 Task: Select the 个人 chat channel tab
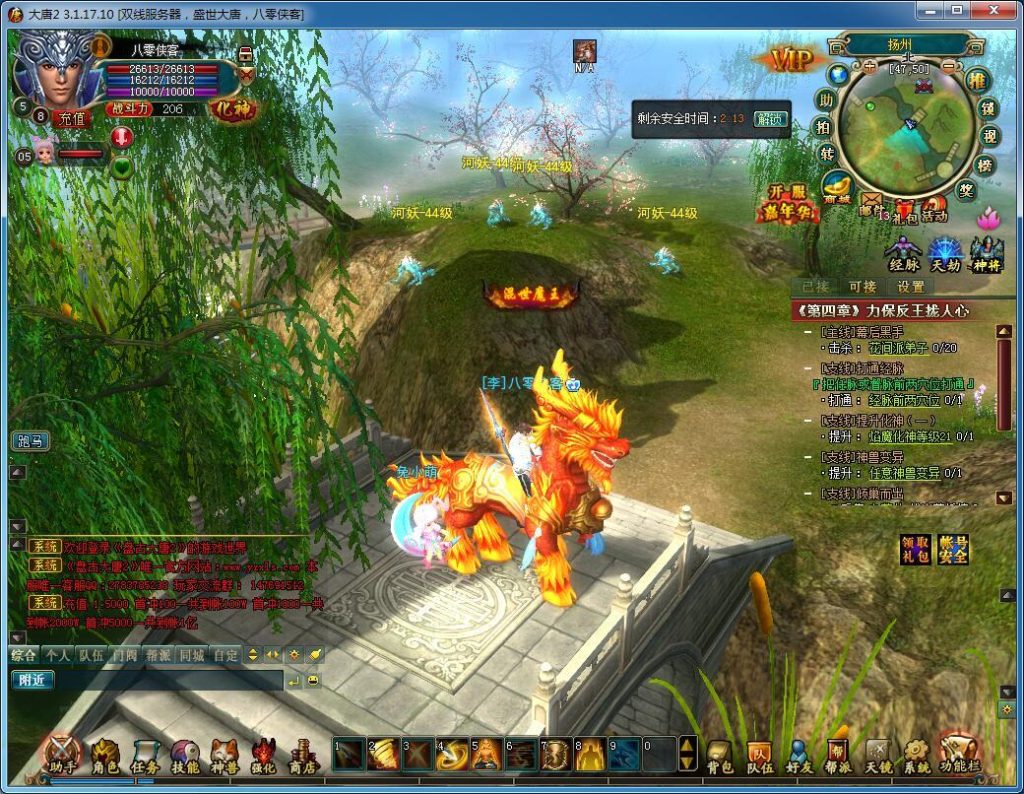click(58, 655)
